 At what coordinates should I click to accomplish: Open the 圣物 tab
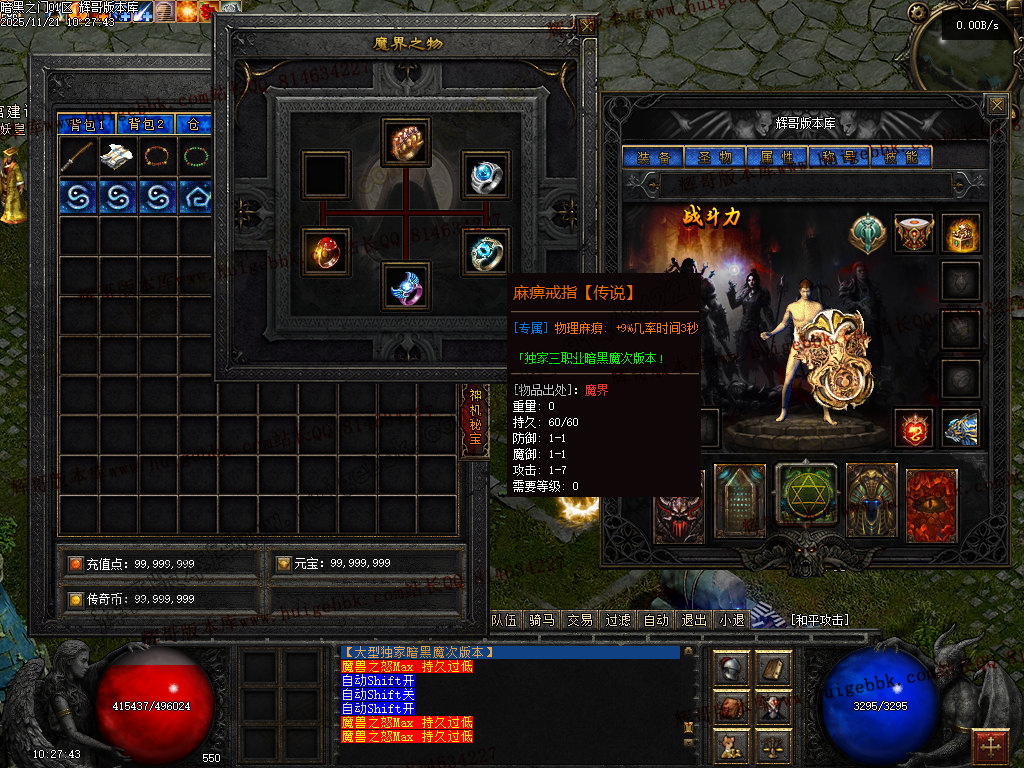[x=714, y=157]
